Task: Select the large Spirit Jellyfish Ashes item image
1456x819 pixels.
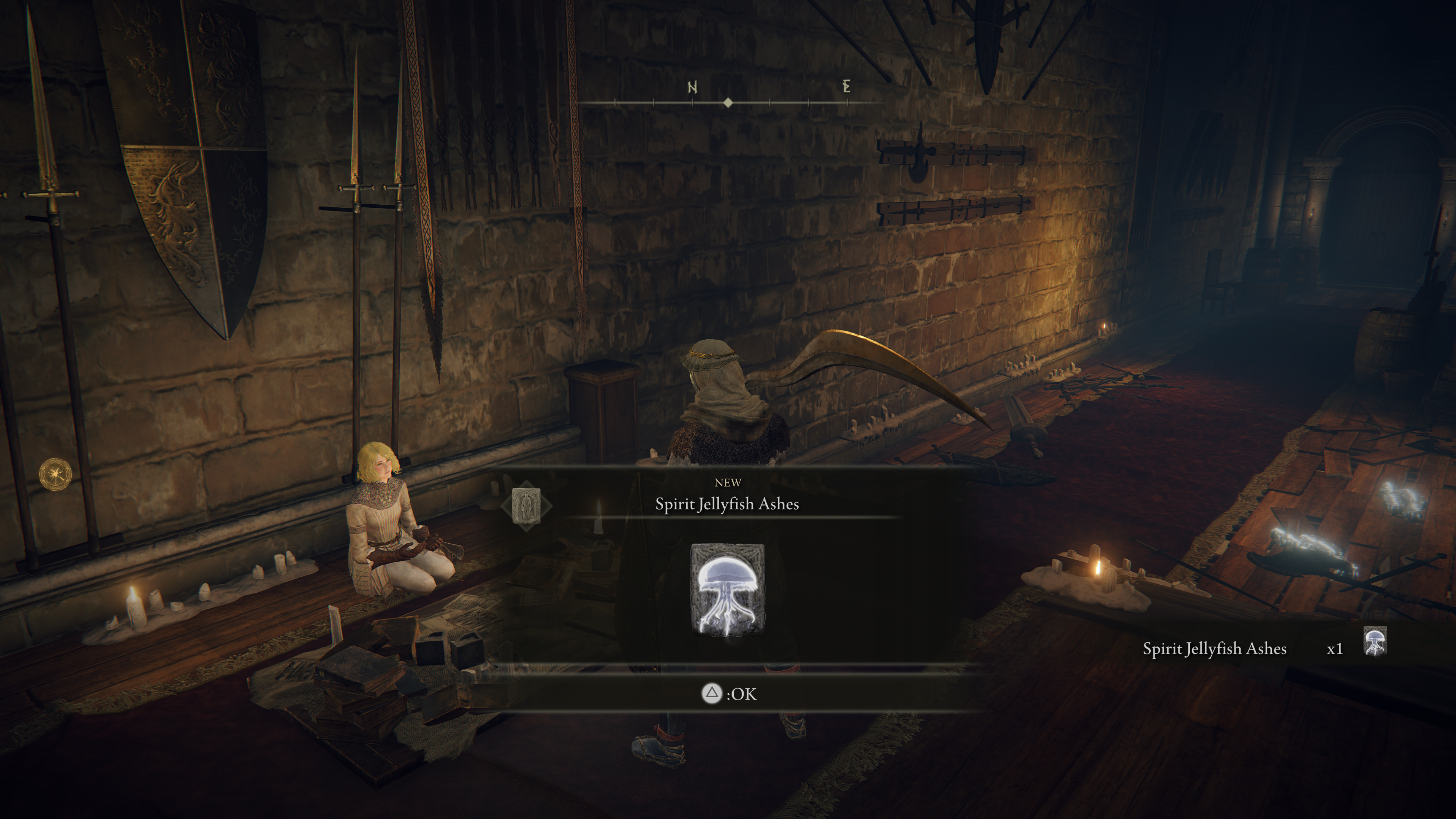Action: (x=728, y=590)
